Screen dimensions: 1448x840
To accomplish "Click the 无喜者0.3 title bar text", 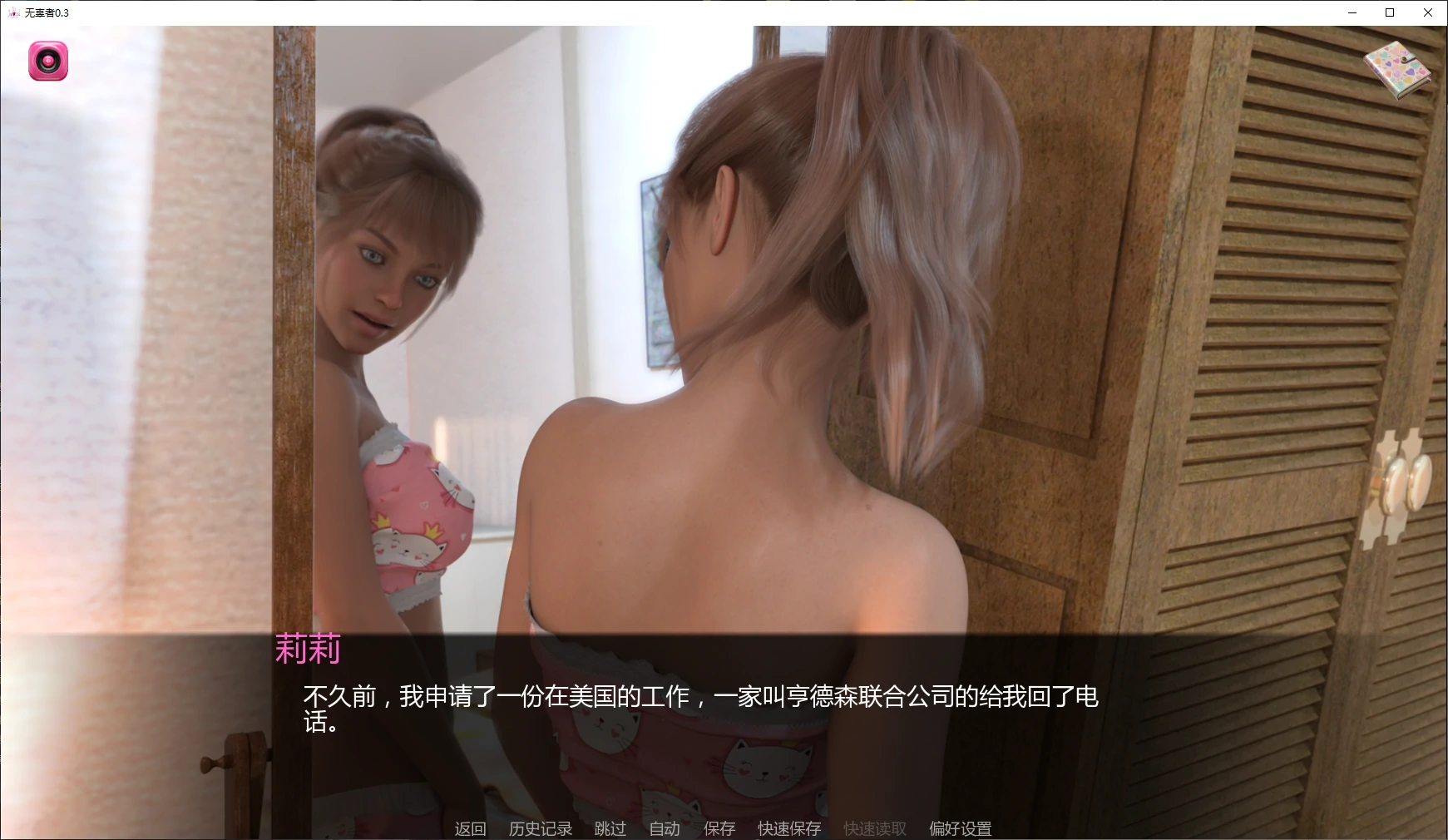I will (x=47, y=13).
